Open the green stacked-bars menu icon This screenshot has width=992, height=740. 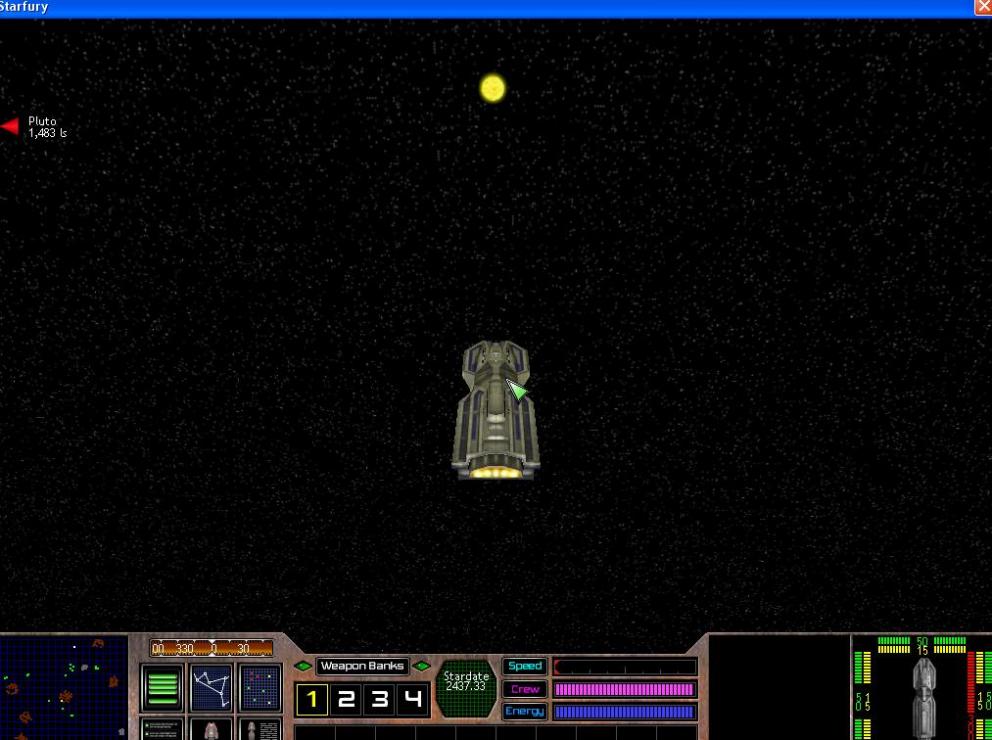pos(162,688)
